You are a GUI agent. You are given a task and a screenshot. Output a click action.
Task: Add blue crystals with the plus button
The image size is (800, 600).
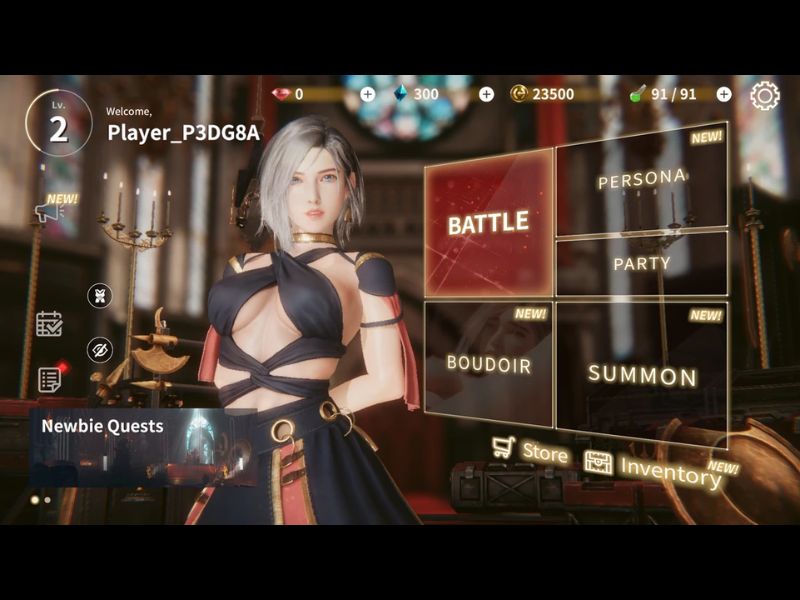(x=486, y=94)
